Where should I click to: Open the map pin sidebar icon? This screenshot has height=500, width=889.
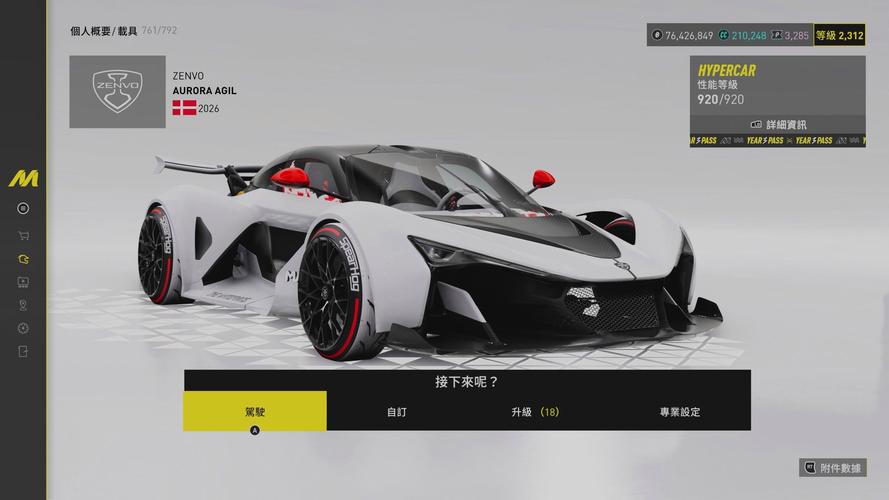23,305
